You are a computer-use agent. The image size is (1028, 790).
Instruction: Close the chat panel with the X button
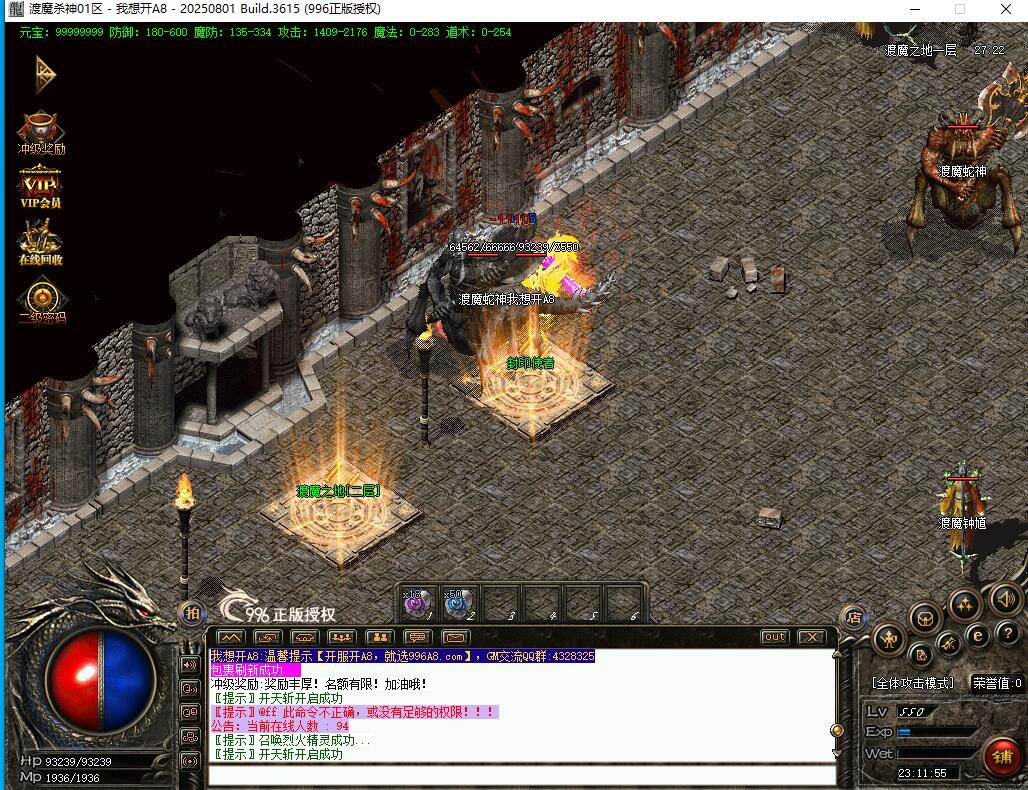click(x=811, y=637)
